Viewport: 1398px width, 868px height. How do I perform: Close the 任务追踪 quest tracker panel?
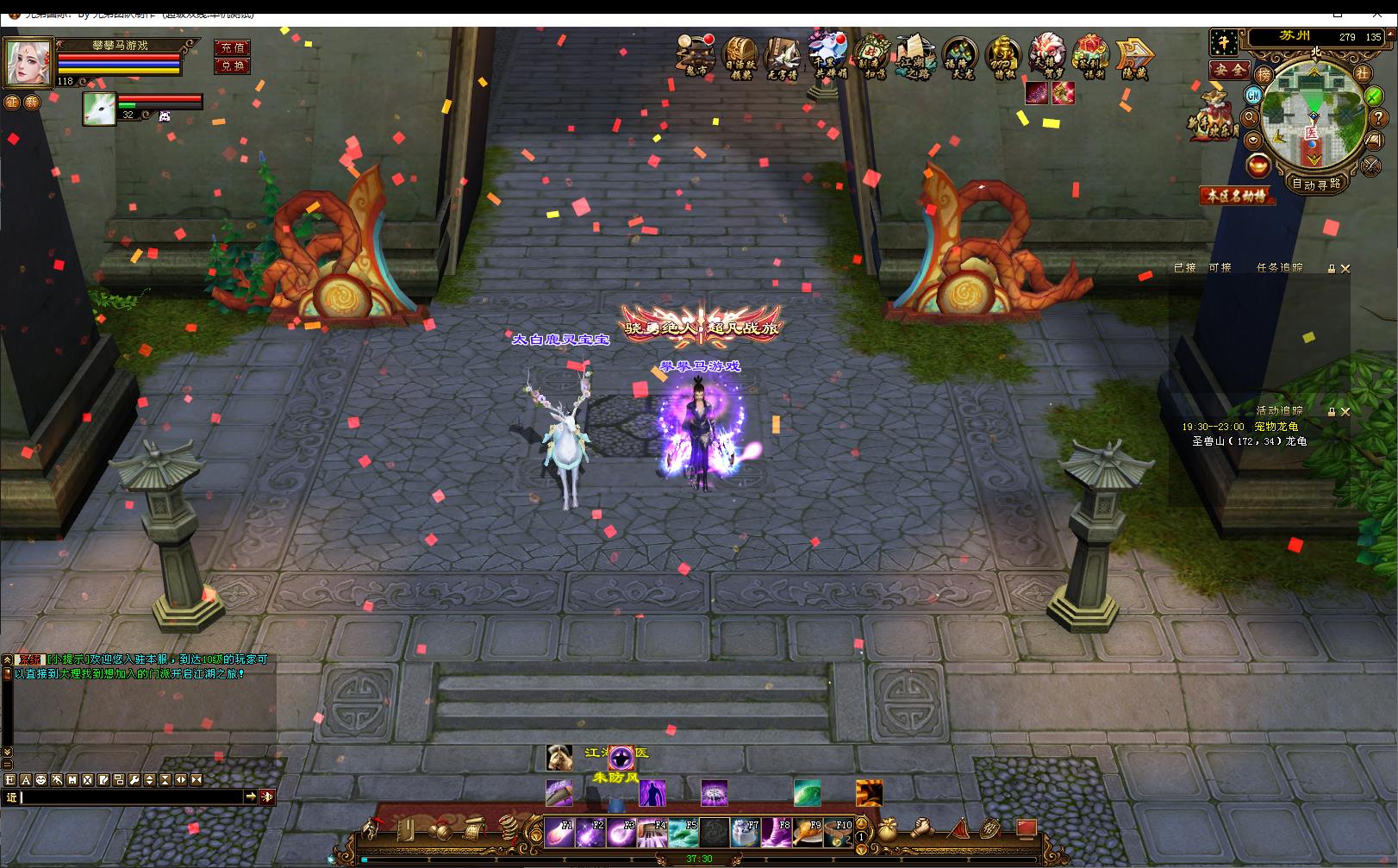1345,269
